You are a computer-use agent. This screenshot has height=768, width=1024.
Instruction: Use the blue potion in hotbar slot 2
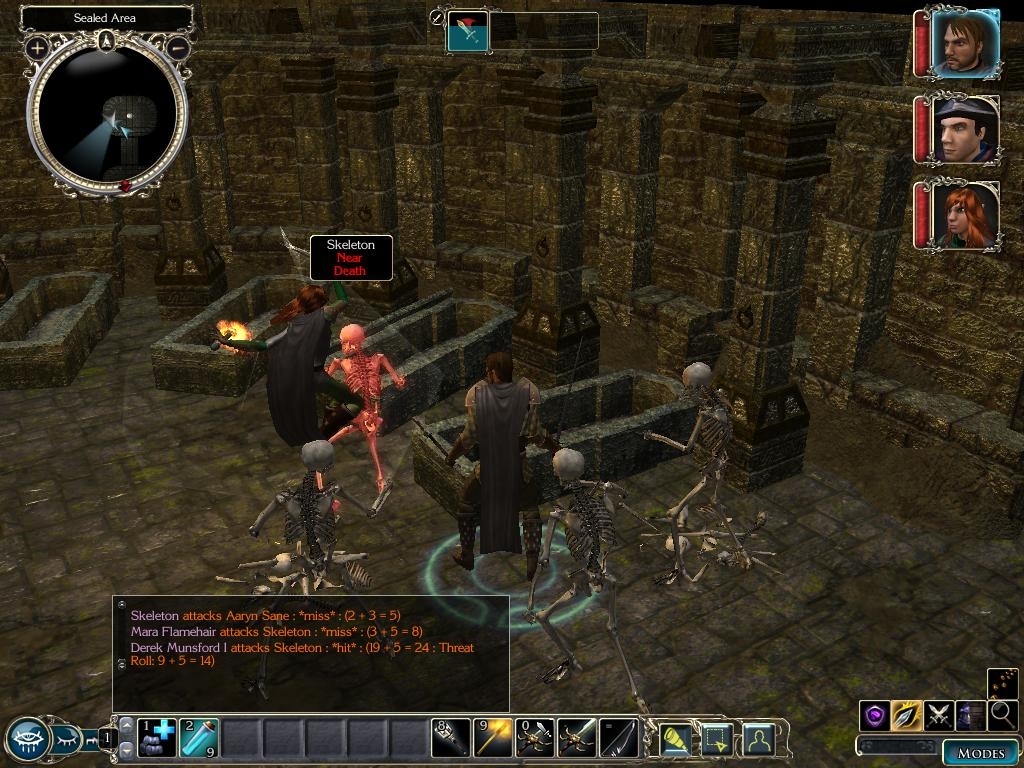point(198,738)
